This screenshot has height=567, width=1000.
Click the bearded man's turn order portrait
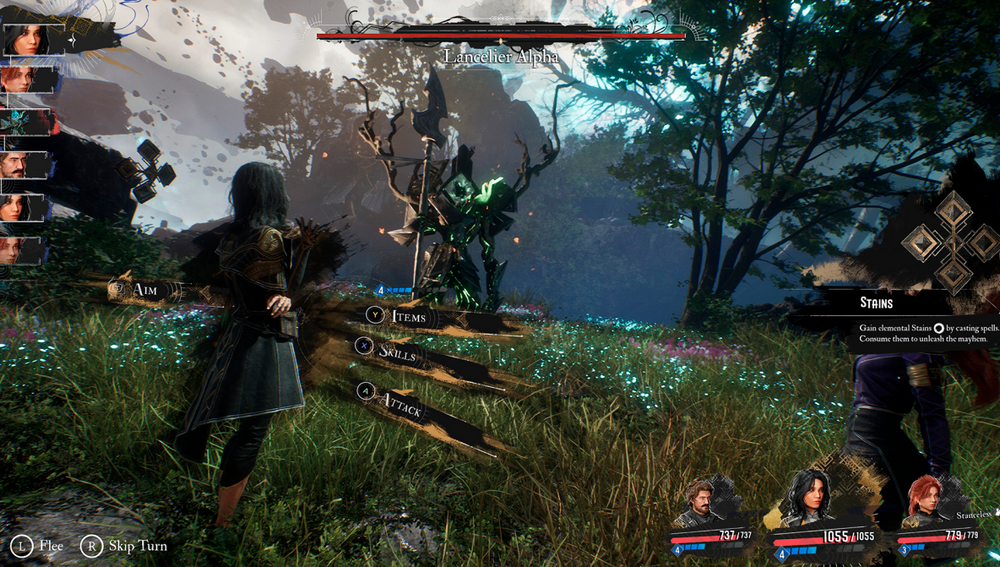pos(22,164)
